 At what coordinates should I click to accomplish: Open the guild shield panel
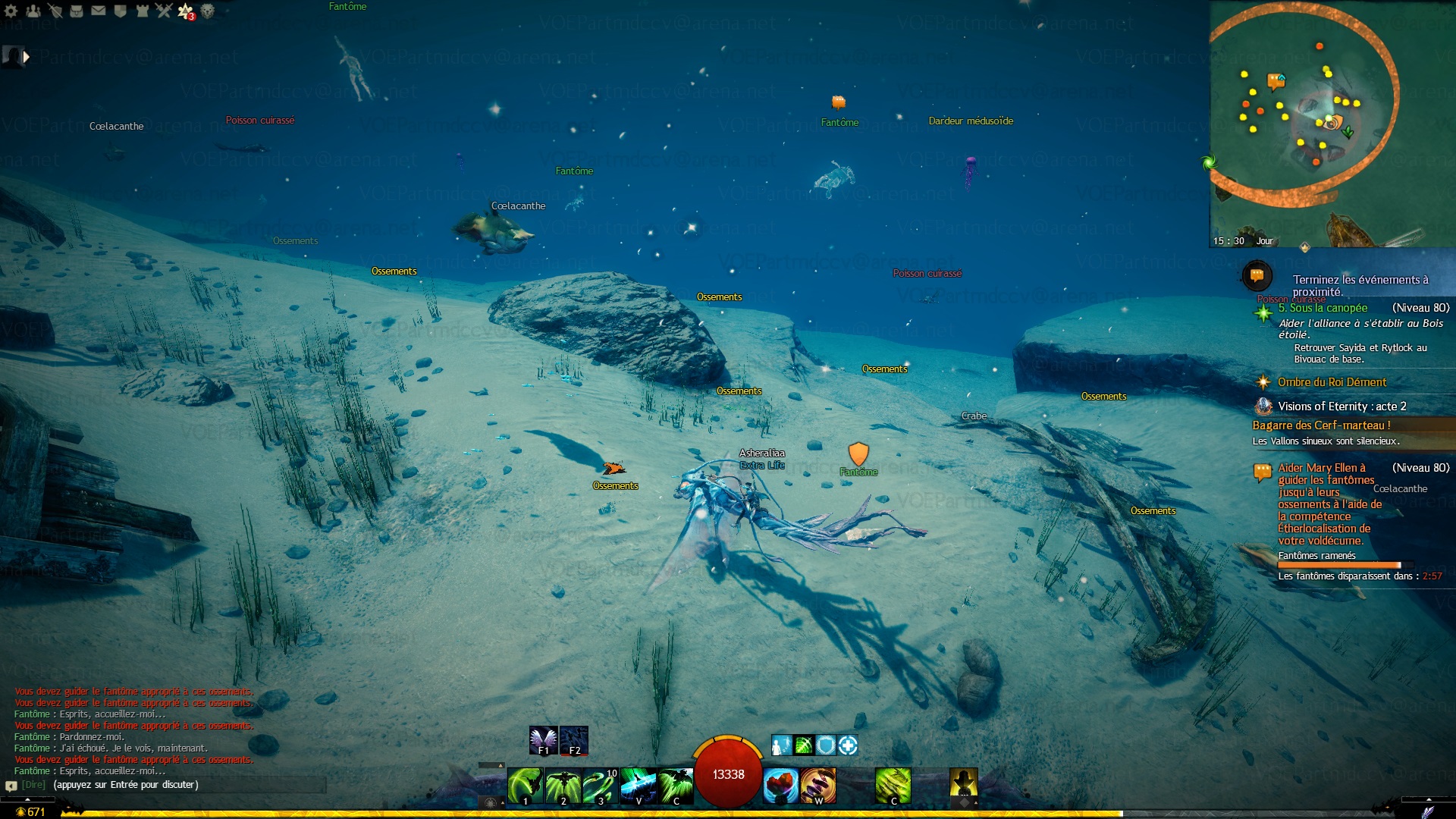[x=120, y=11]
